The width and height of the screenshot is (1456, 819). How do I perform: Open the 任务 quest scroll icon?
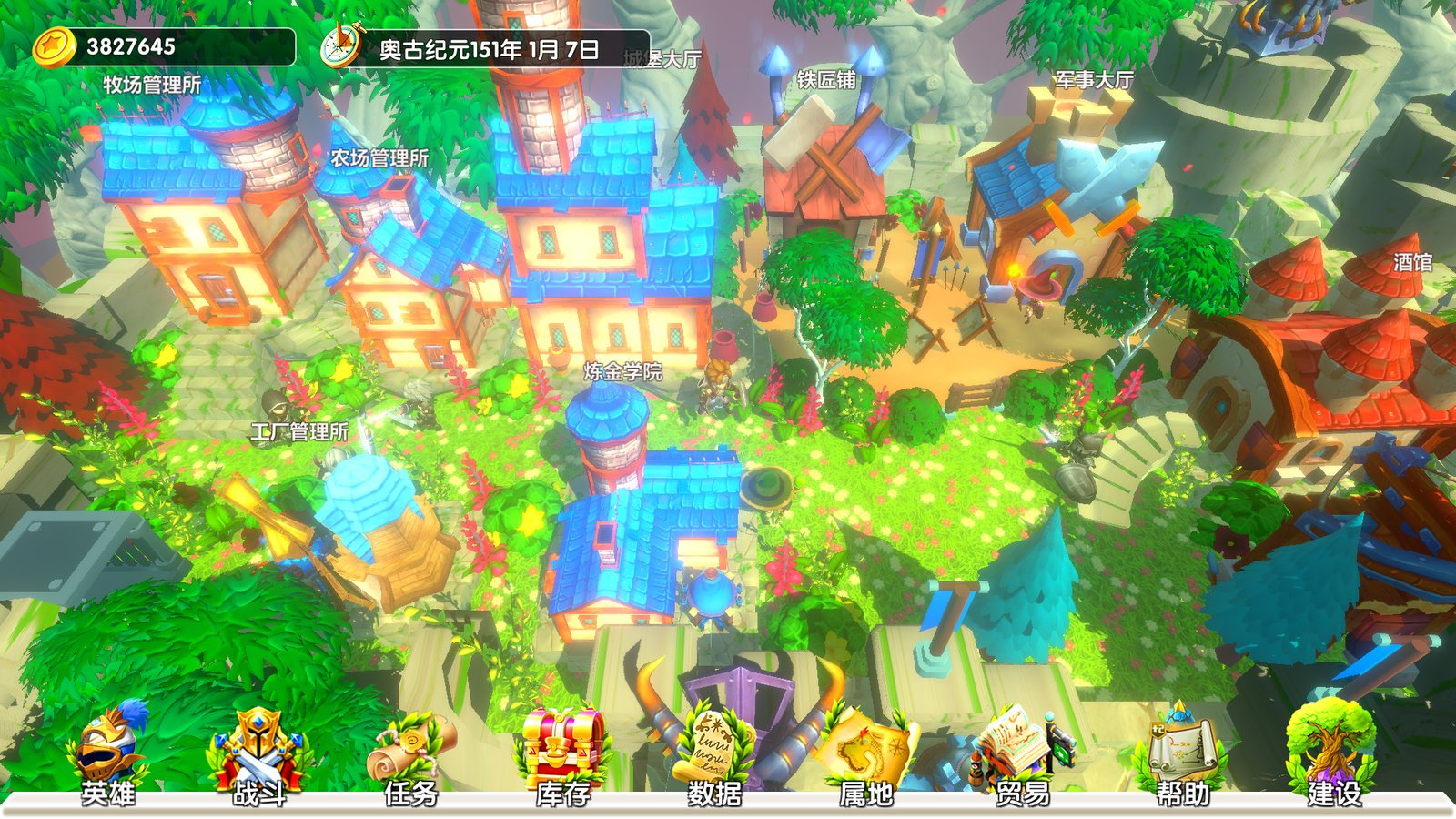[409, 746]
